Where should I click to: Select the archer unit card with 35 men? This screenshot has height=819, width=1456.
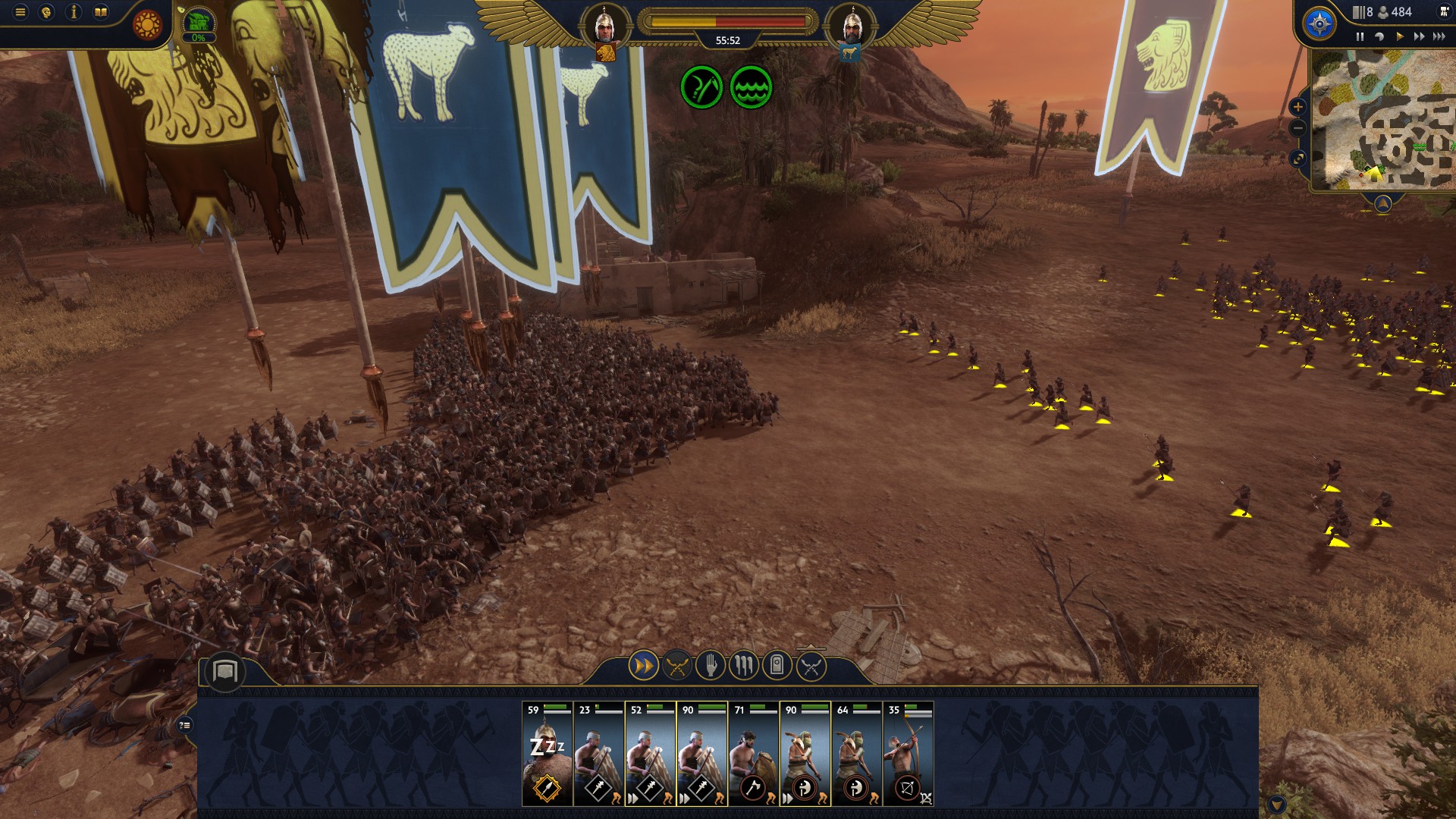(908, 754)
